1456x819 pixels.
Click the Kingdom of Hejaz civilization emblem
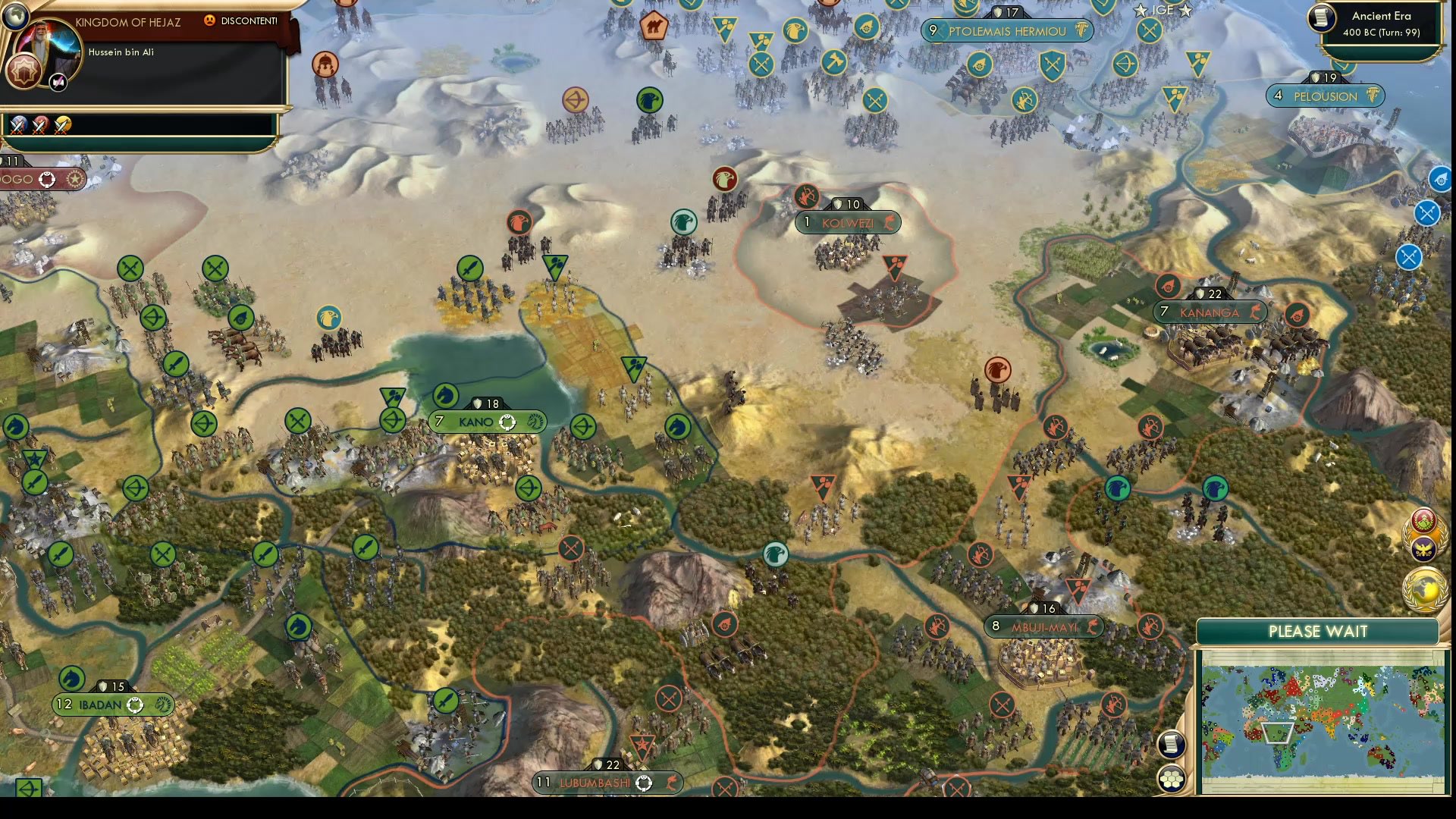pos(25,71)
